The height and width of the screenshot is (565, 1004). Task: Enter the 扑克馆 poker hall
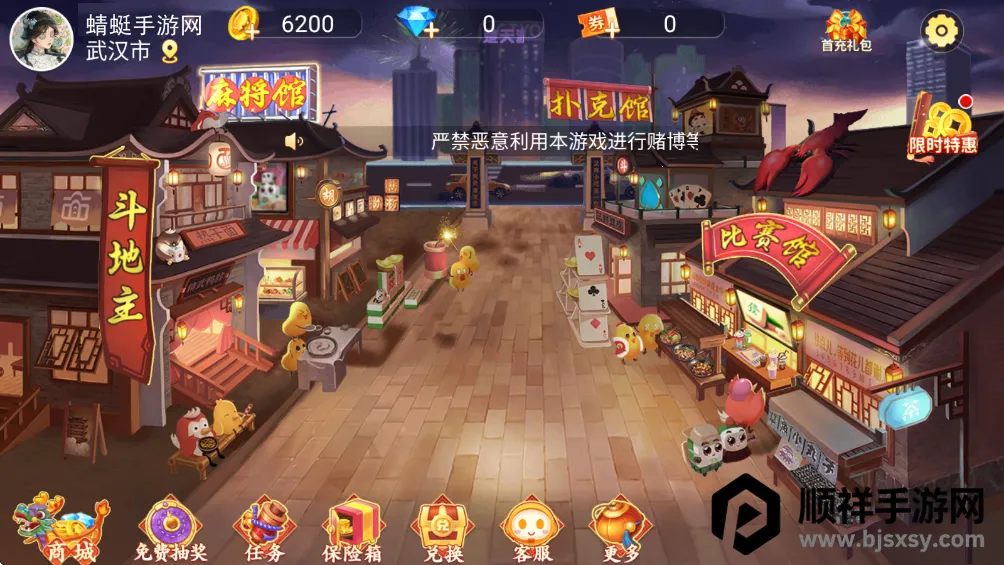[x=598, y=102]
